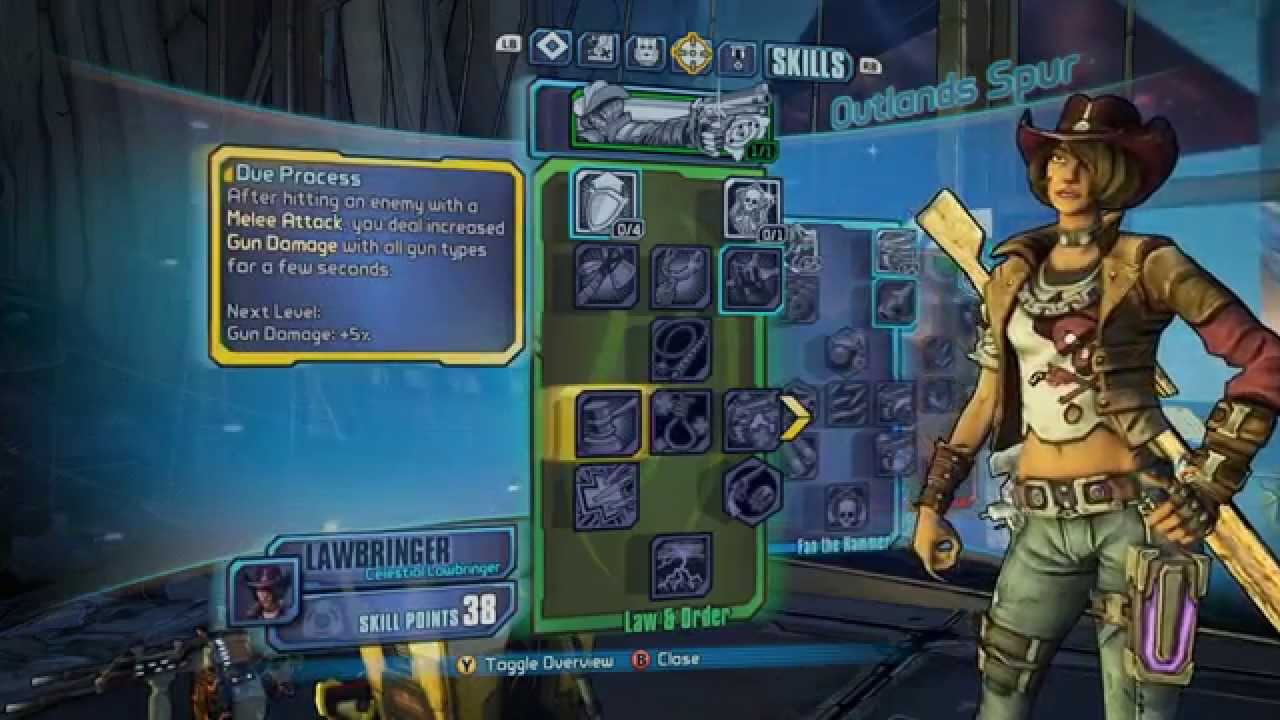1280x720 pixels.
Task: Select the lightning bolt skill in Law & Order
Action: [x=681, y=566]
